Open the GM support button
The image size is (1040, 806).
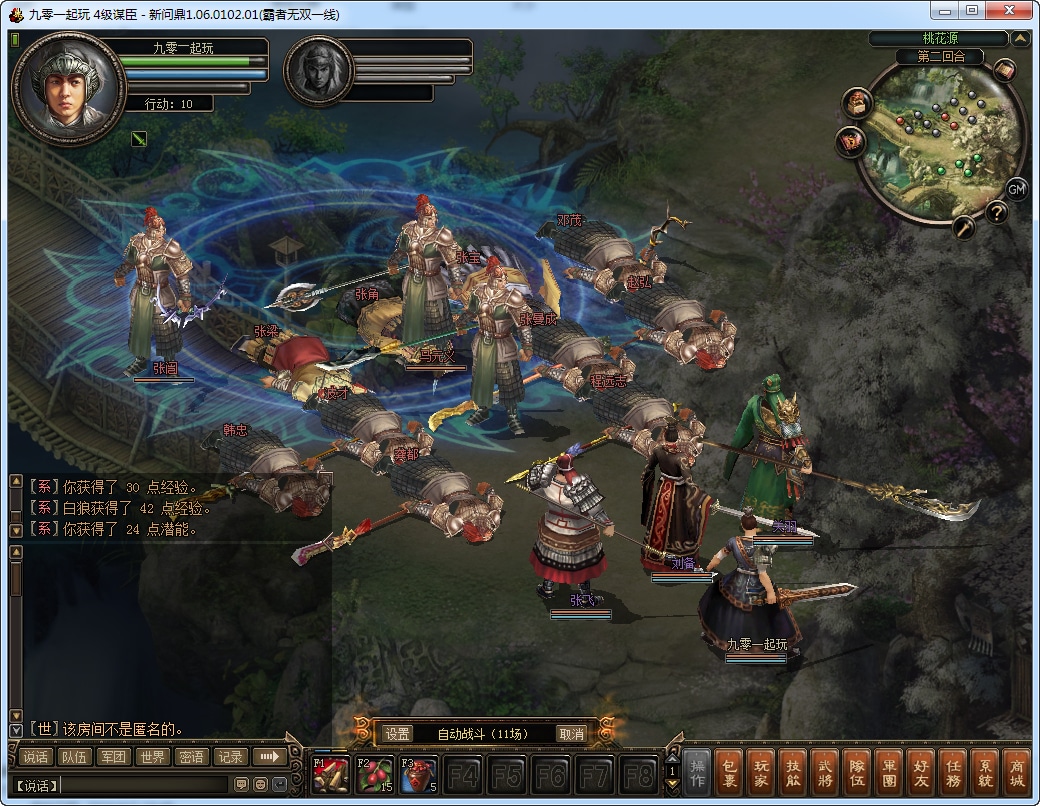[1016, 189]
